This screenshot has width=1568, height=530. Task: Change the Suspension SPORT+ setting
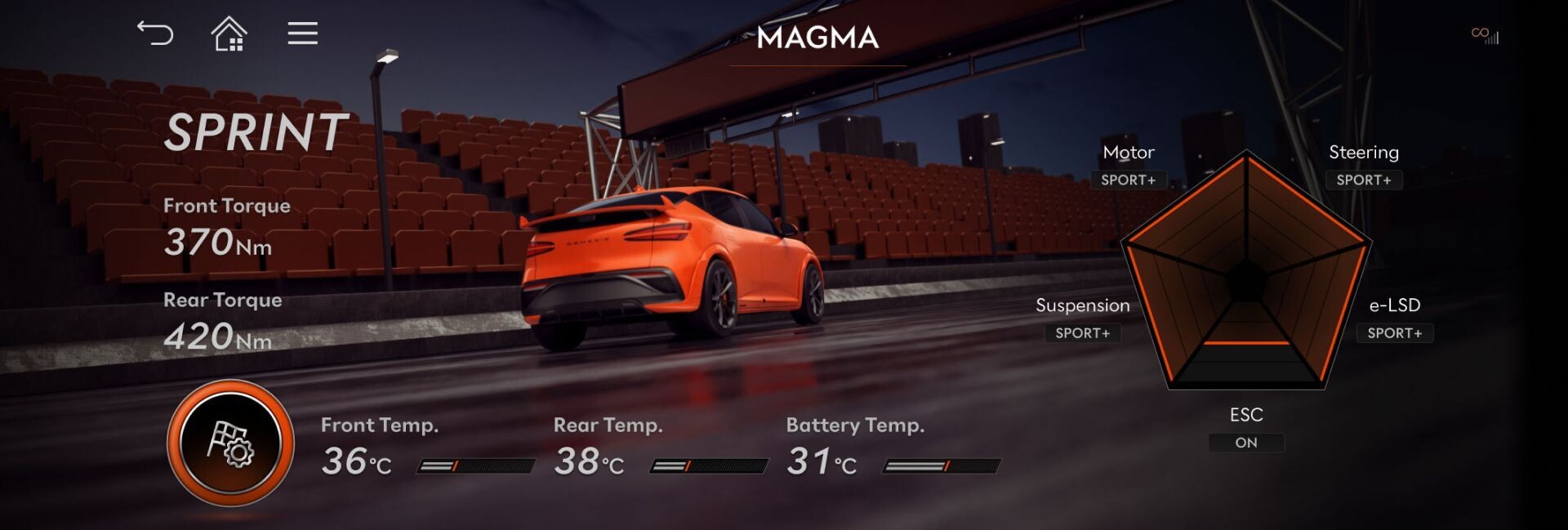click(x=1082, y=333)
